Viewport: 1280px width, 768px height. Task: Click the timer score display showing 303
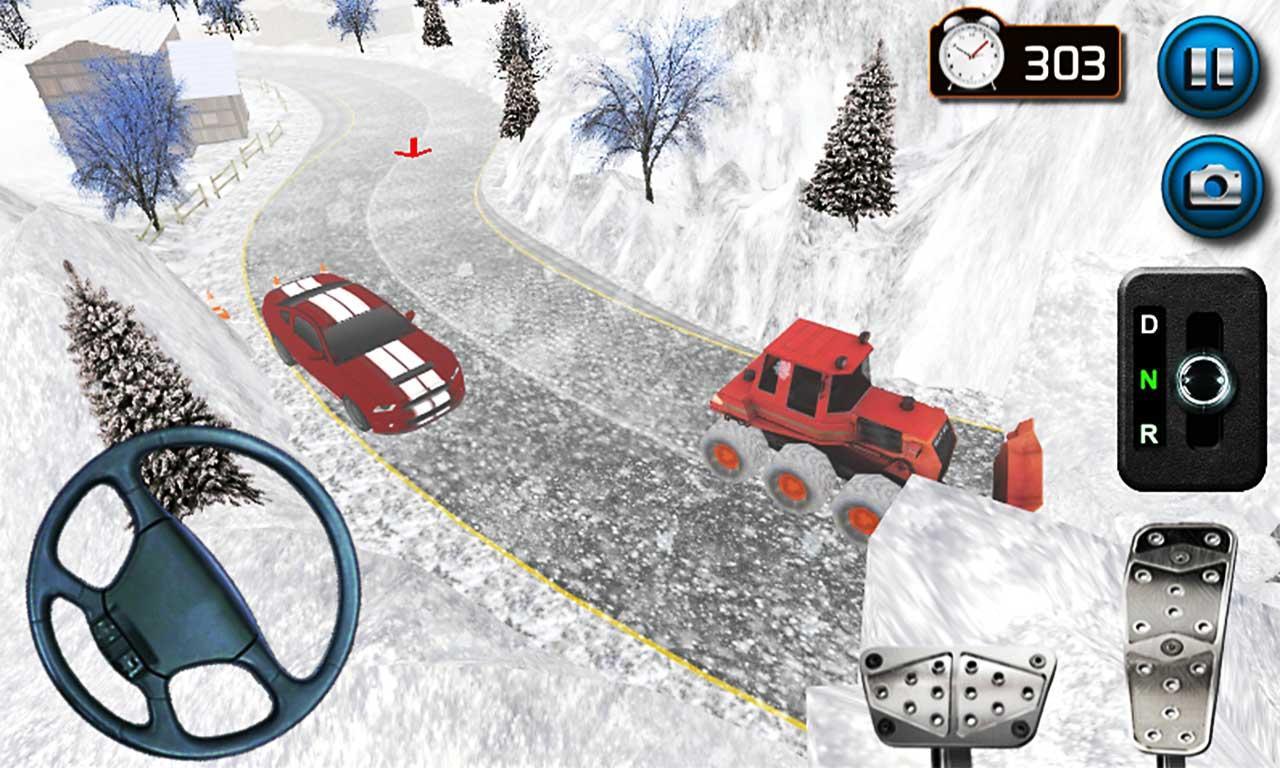pos(1063,63)
